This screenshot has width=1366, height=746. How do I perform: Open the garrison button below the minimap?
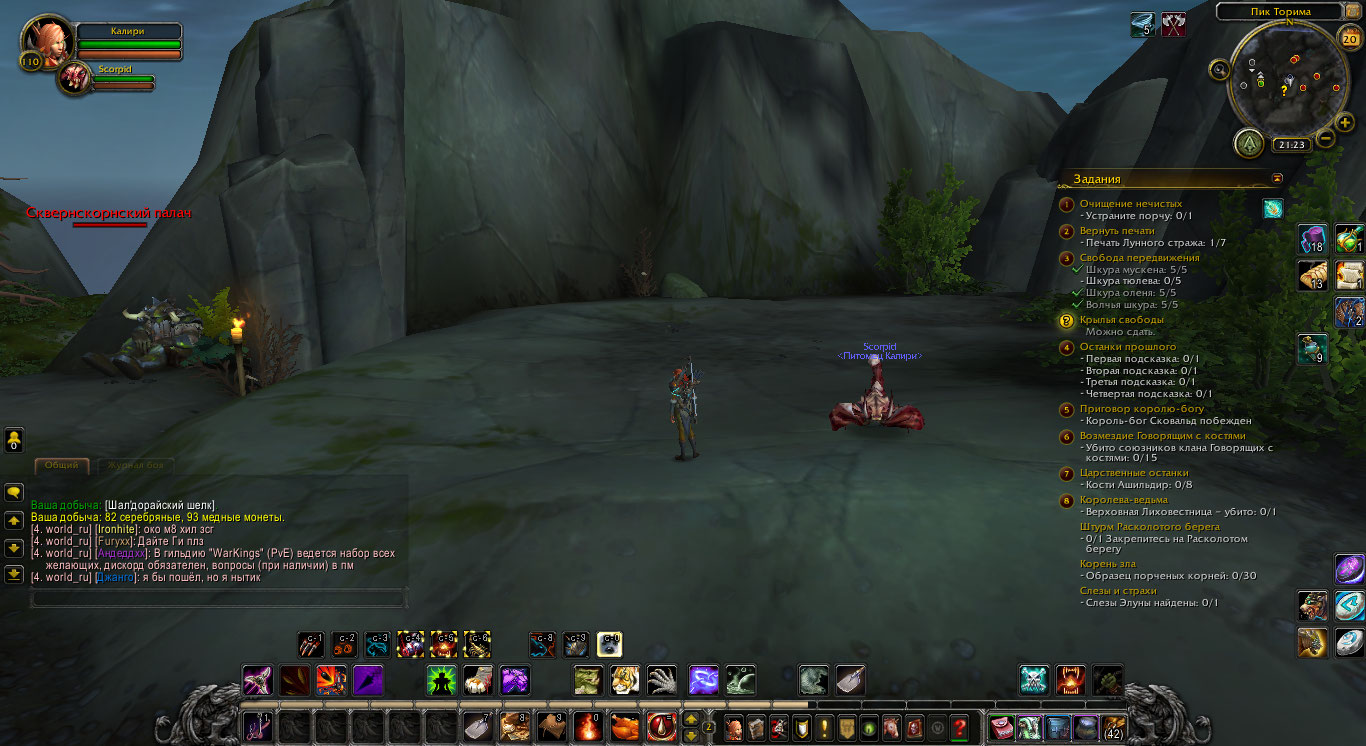[1248, 144]
